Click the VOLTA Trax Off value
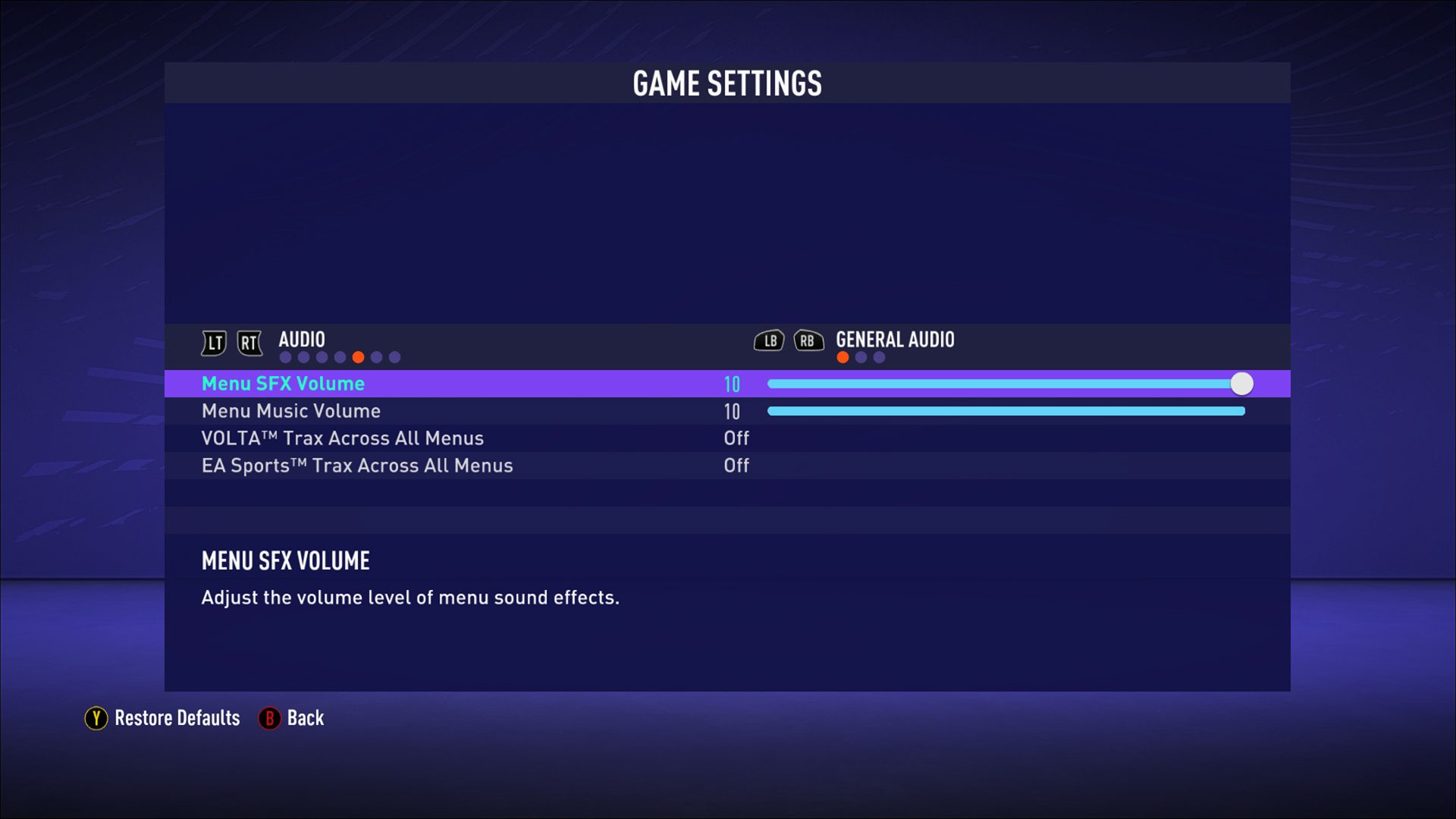The height and width of the screenshot is (819, 1456). pyautogui.click(x=736, y=438)
